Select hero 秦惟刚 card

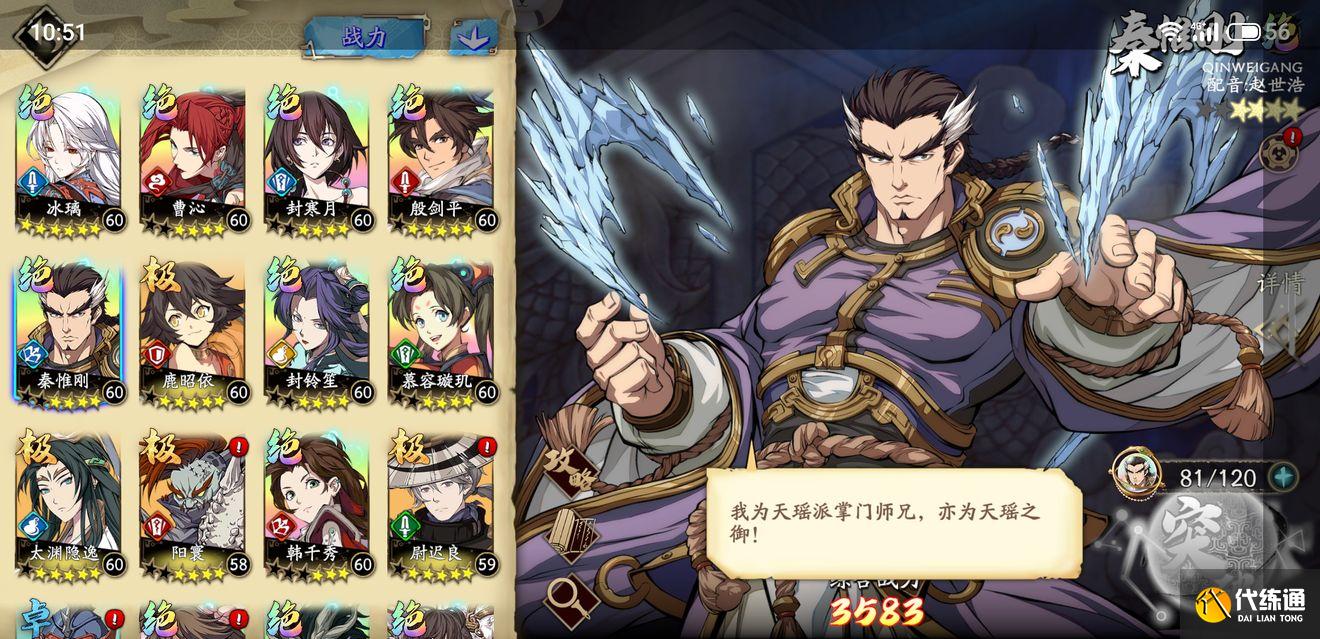[68, 332]
